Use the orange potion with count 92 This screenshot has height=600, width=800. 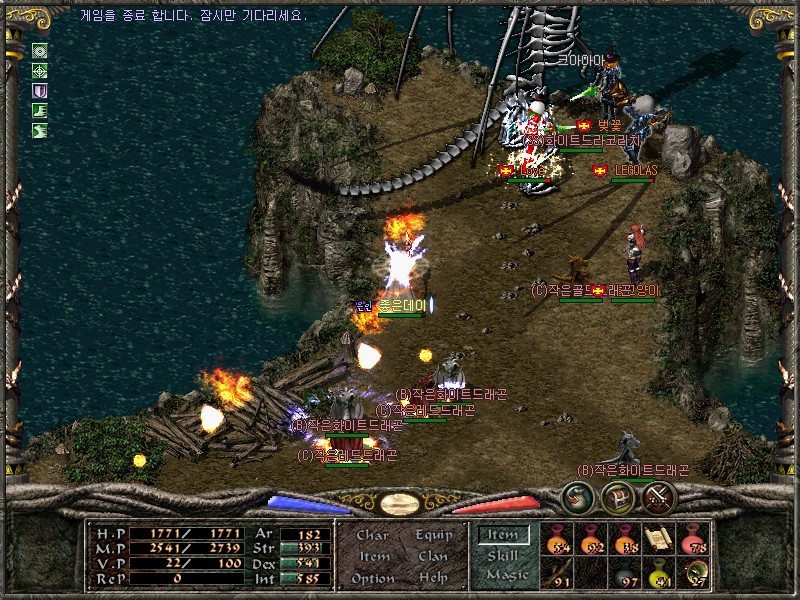point(593,539)
